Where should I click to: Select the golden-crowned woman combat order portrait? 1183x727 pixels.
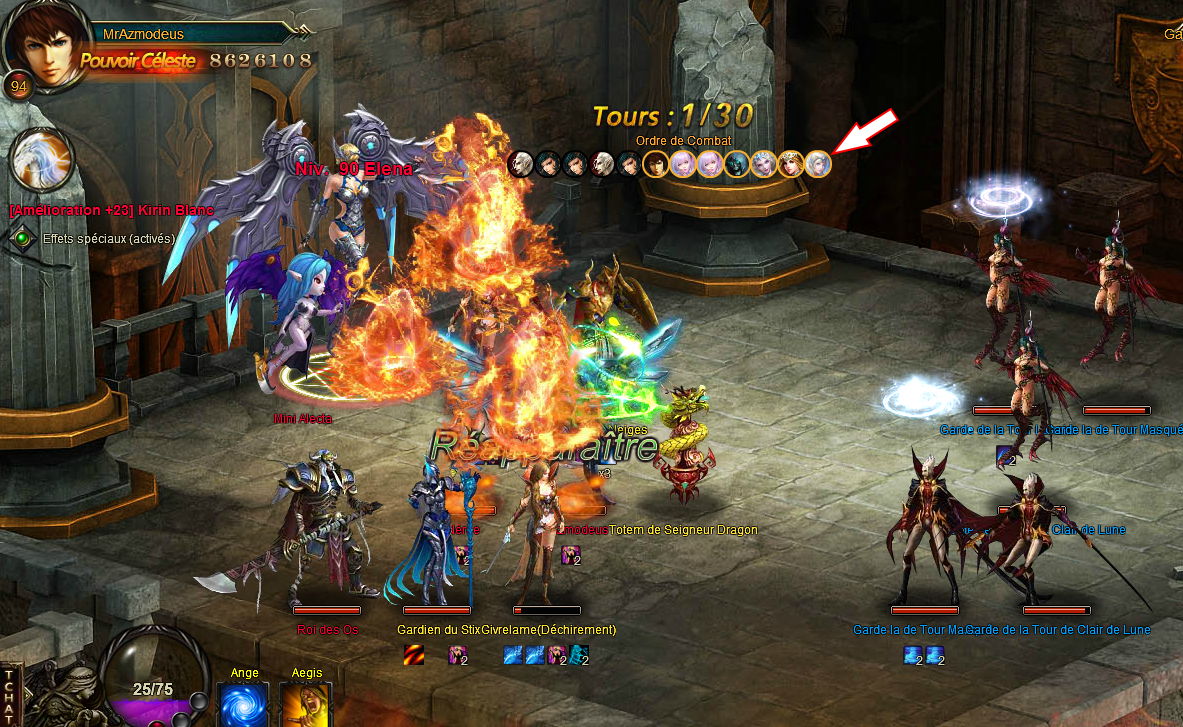click(791, 163)
